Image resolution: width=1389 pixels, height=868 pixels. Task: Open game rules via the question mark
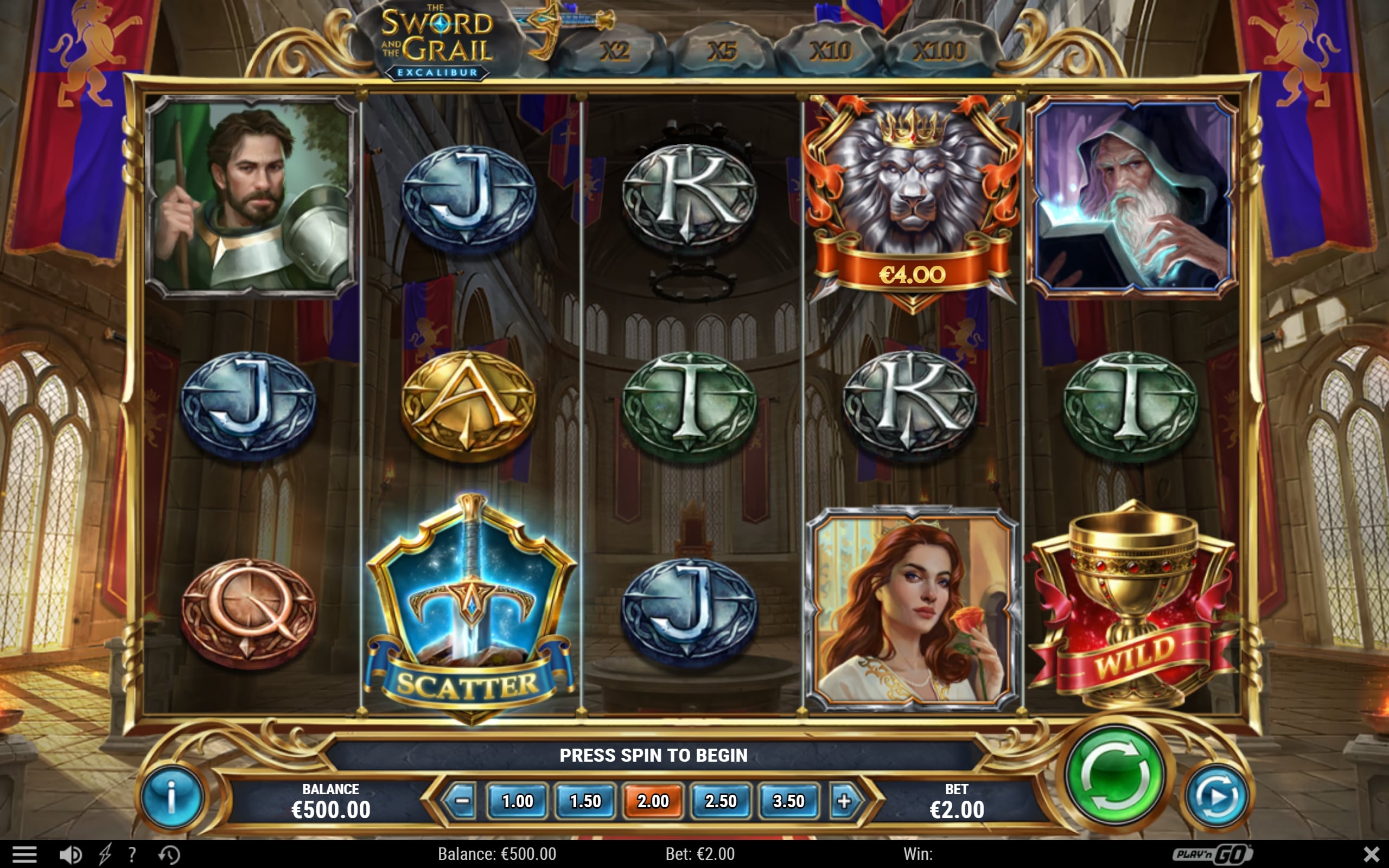pyautogui.click(x=133, y=854)
